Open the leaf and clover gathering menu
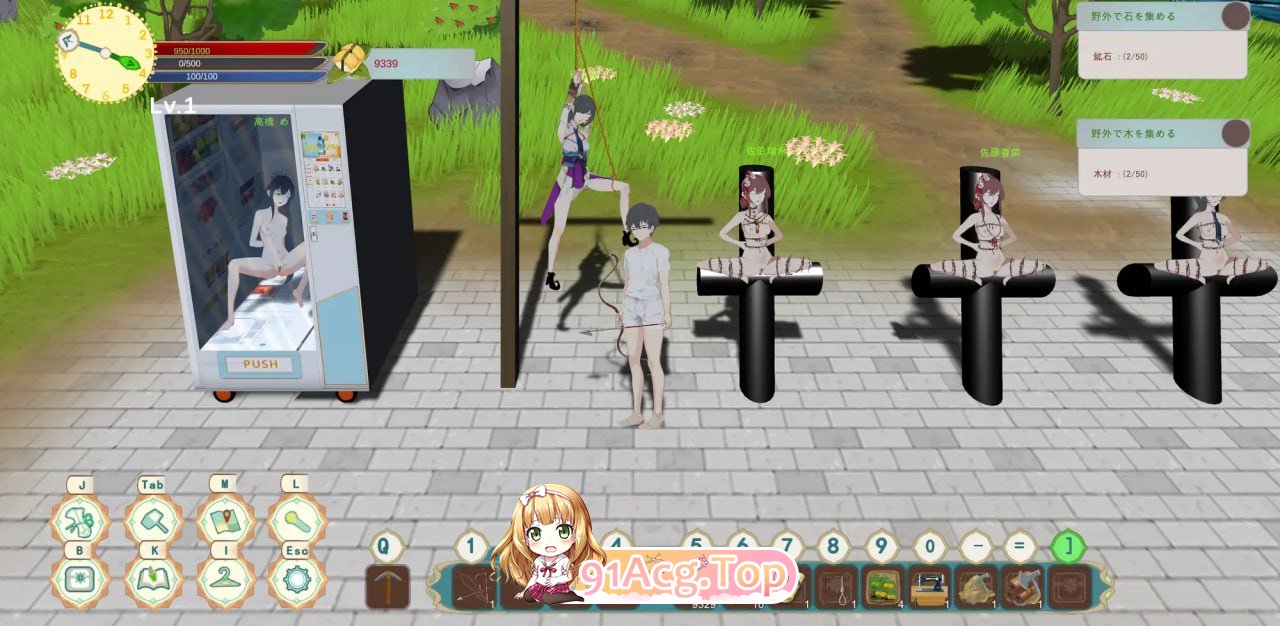Image resolution: width=1280 pixels, height=626 pixels. 79,521
